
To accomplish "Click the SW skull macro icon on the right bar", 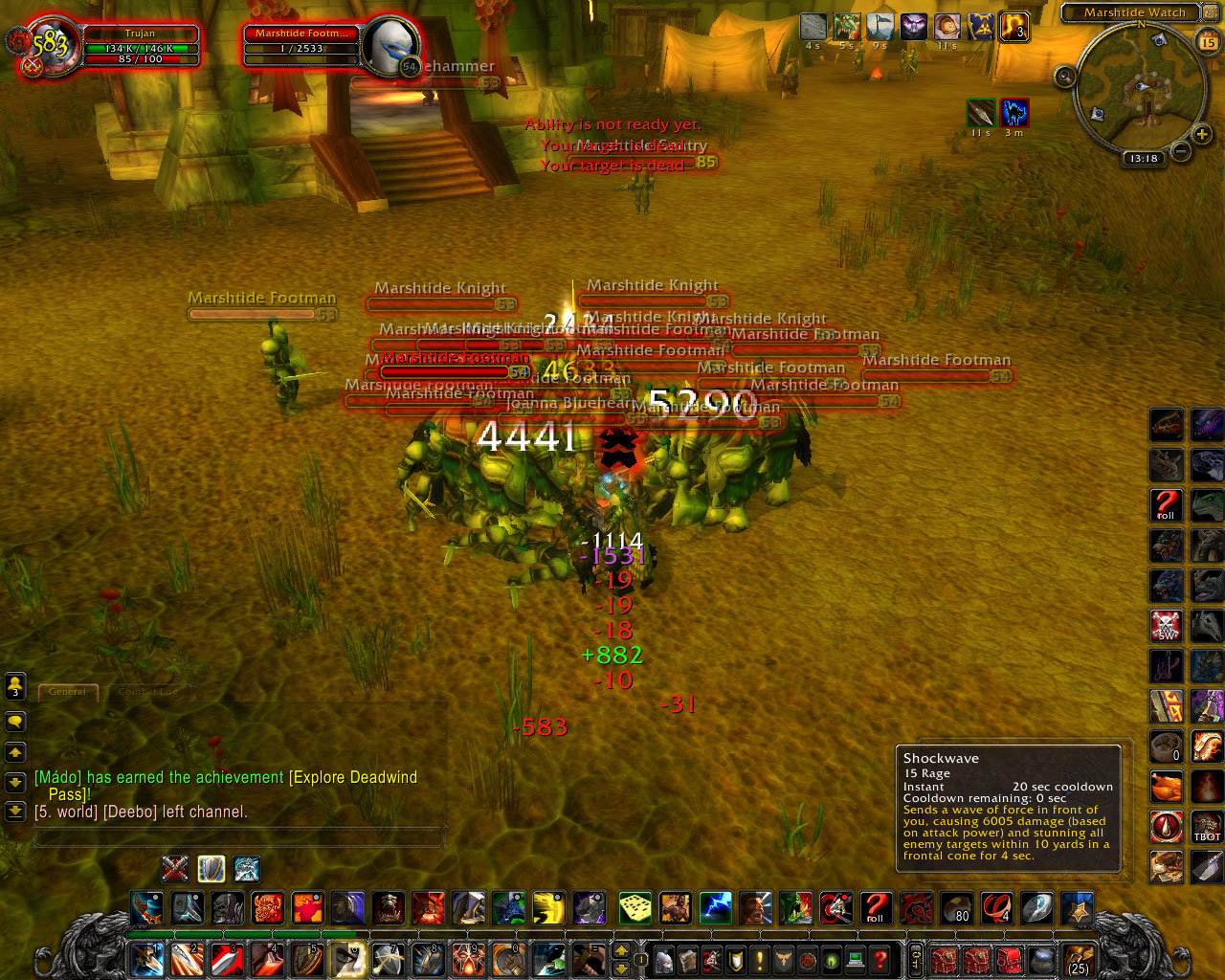I will (x=1165, y=626).
